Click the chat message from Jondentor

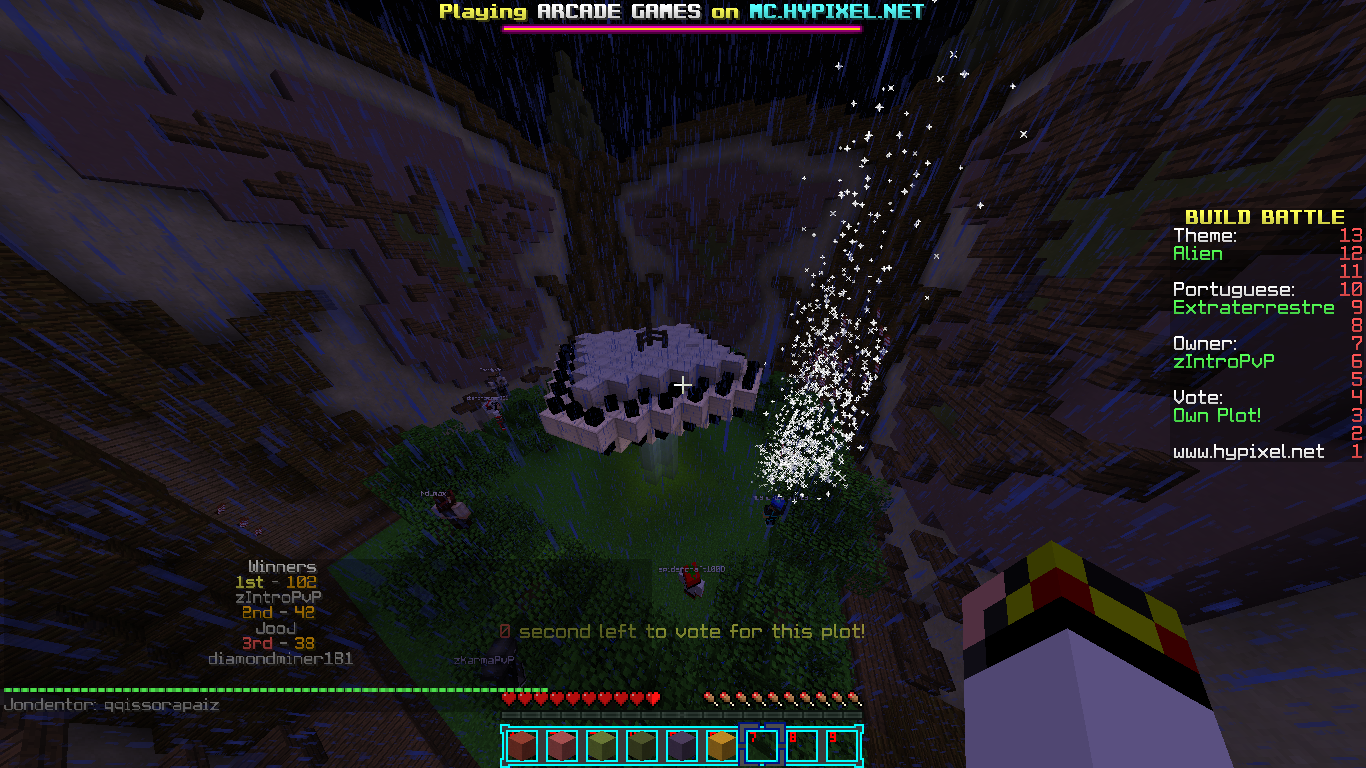(112, 705)
